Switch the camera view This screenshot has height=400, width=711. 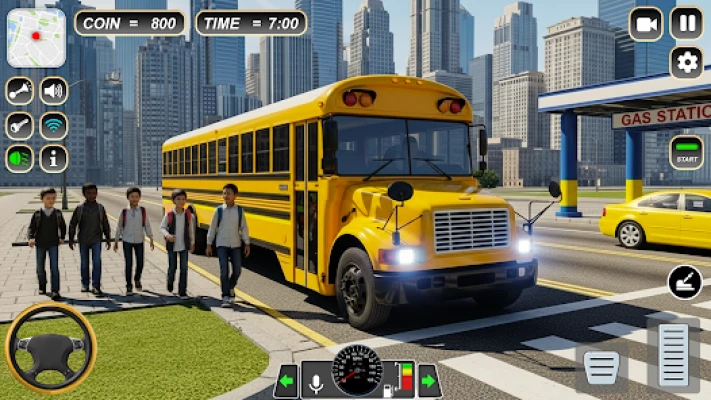tap(646, 23)
